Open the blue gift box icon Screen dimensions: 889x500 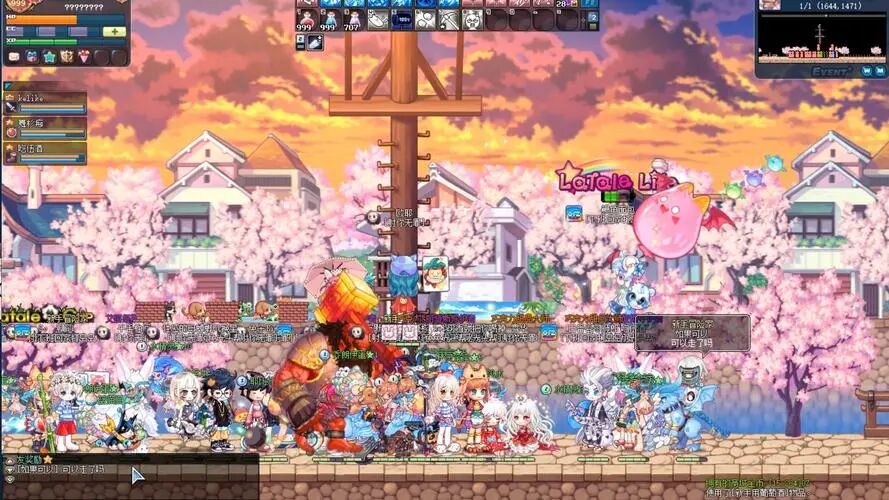point(31,57)
